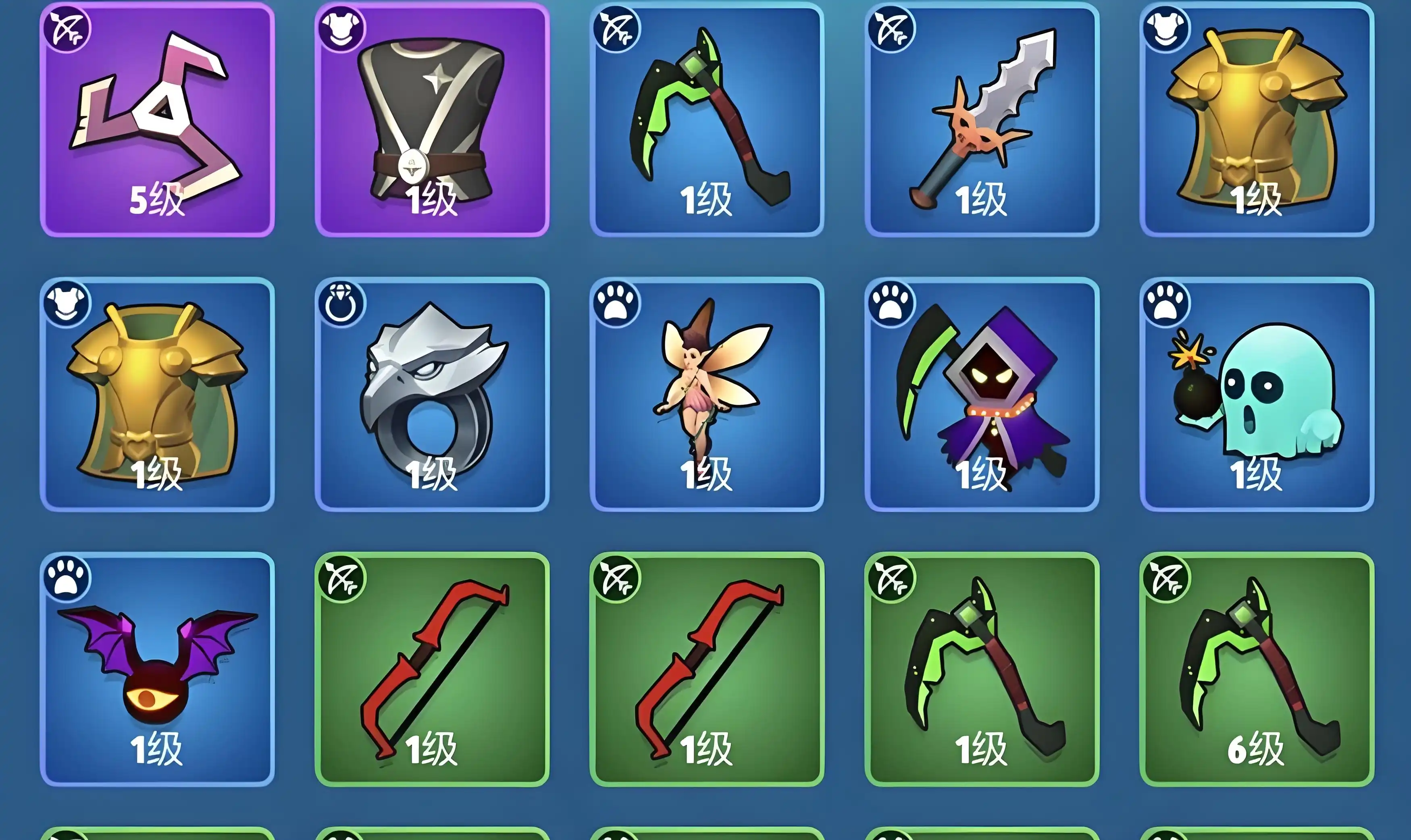Choose the purple black vest armor
Viewport: 1411px width, 840px height.
click(432, 119)
